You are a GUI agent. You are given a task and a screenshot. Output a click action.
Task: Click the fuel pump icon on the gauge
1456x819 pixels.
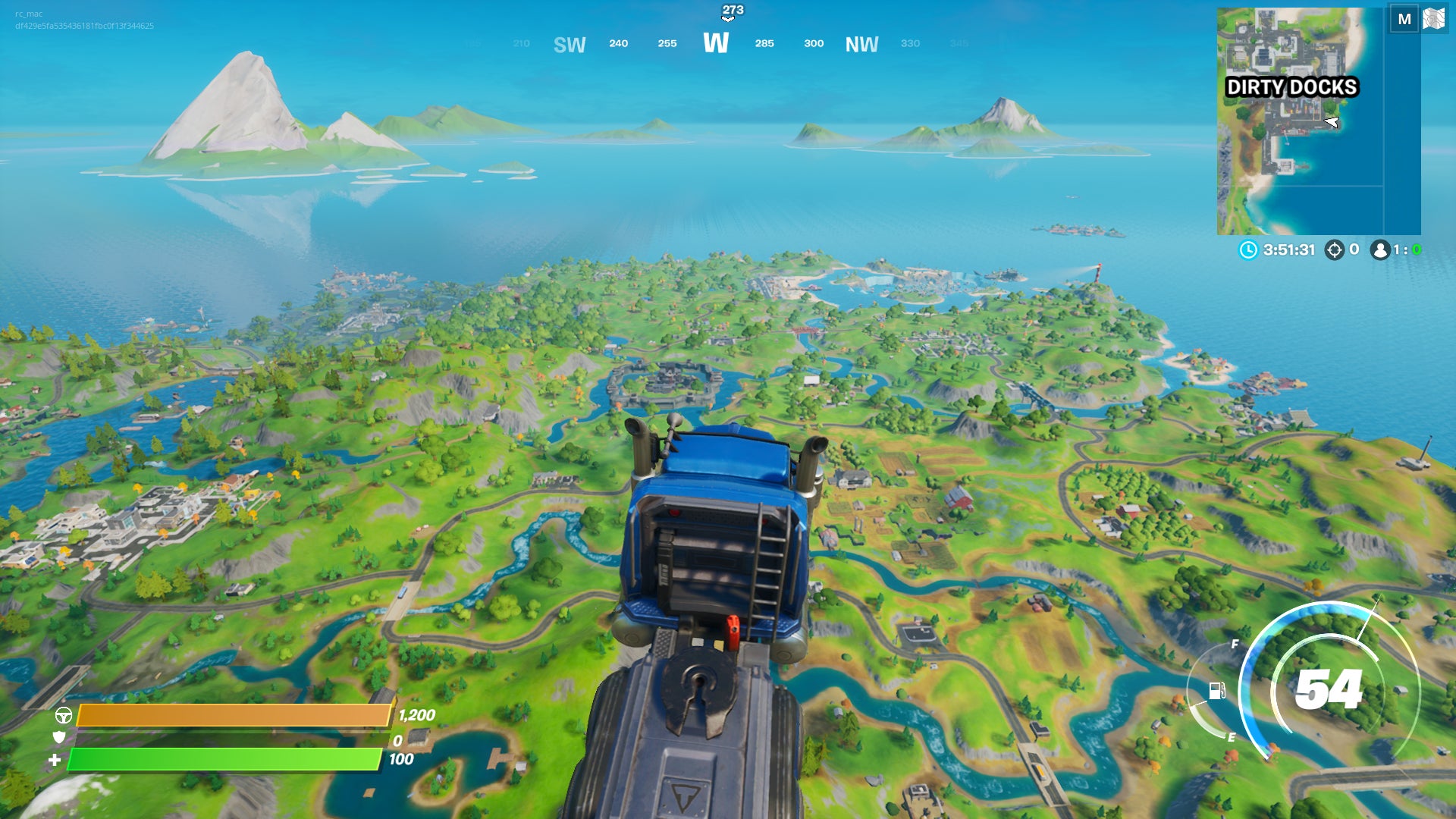(x=1216, y=691)
